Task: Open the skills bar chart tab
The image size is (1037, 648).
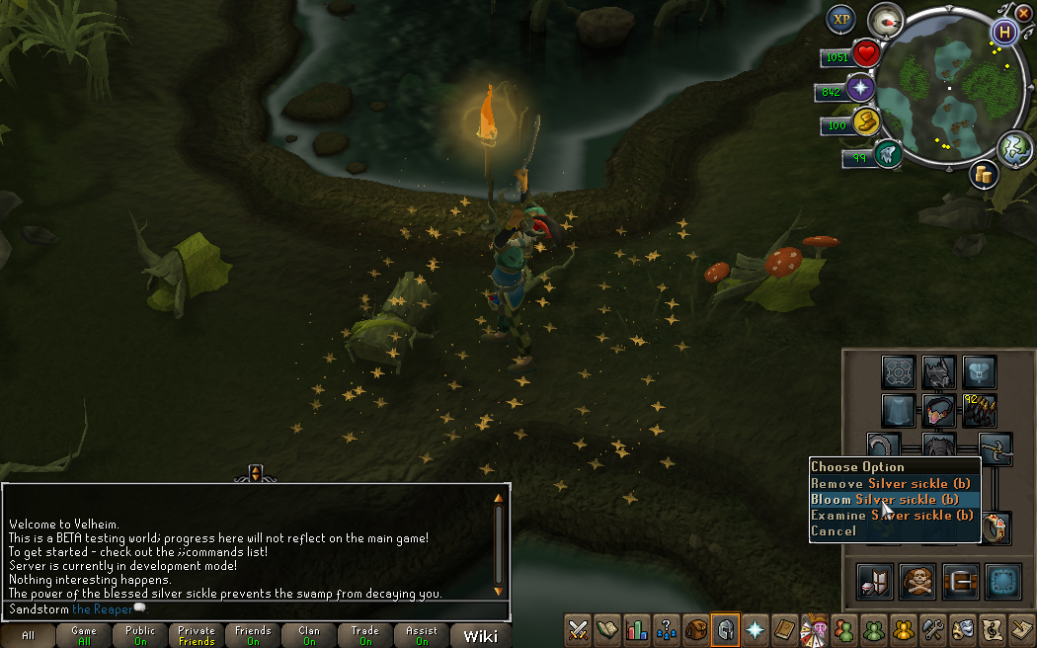Action: pos(636,630)
